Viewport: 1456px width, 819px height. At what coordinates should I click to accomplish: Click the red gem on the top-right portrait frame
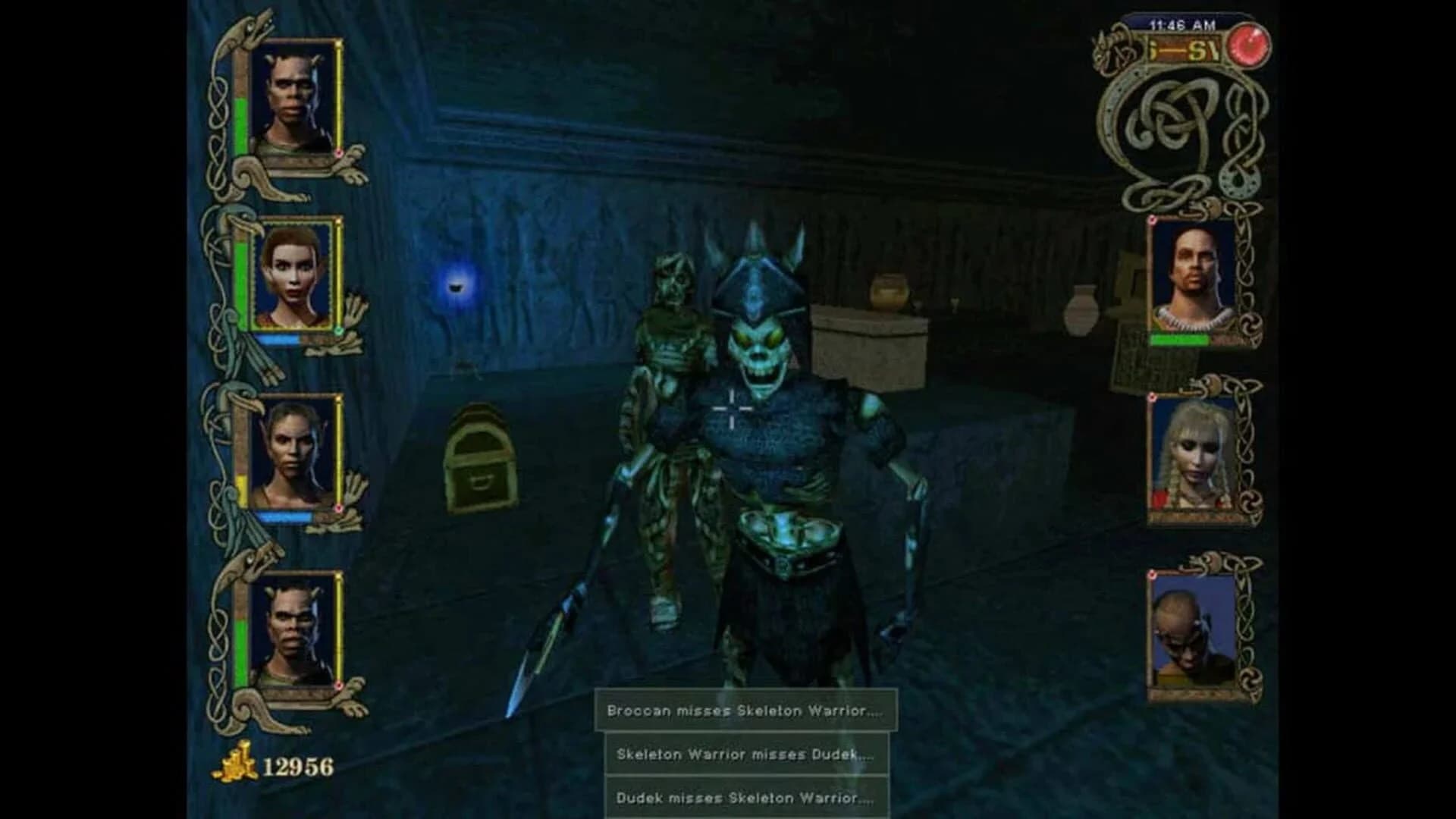tap(1153, 220)
